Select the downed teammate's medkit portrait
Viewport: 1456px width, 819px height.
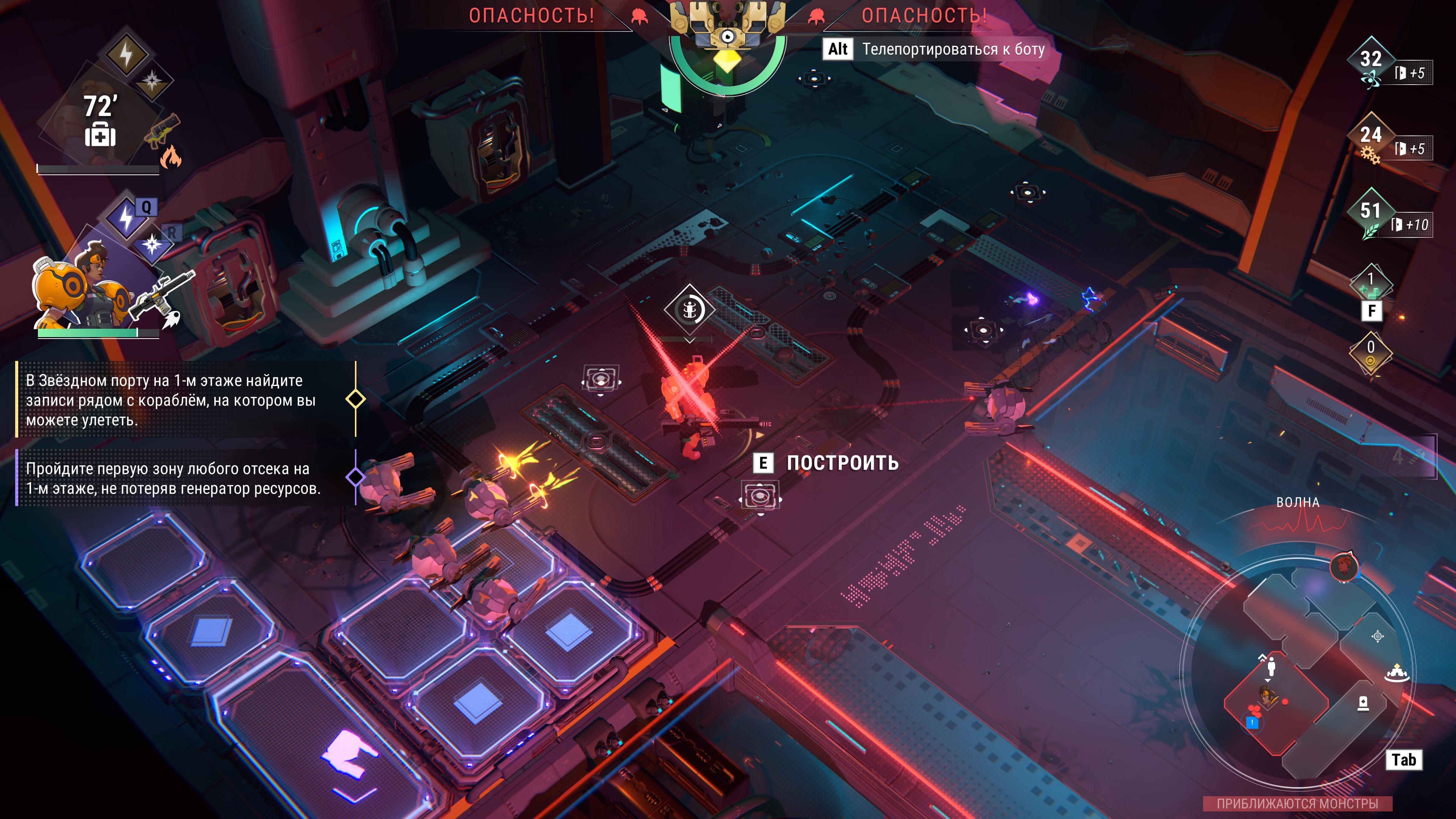point(100,121)
